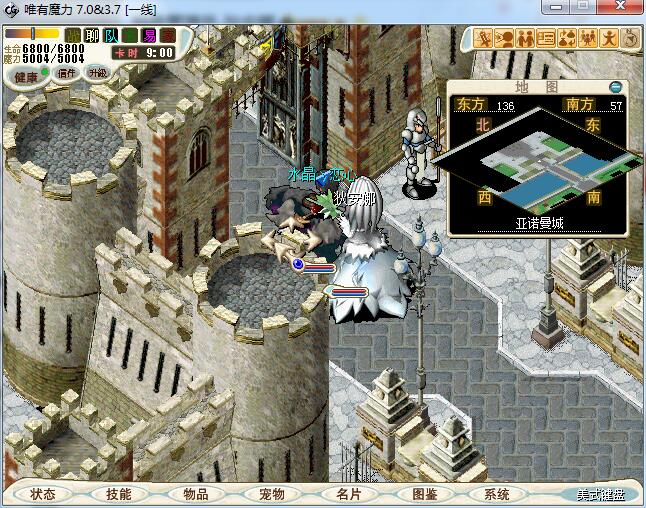
Task: Close the game window
Action: click(623, 9)
